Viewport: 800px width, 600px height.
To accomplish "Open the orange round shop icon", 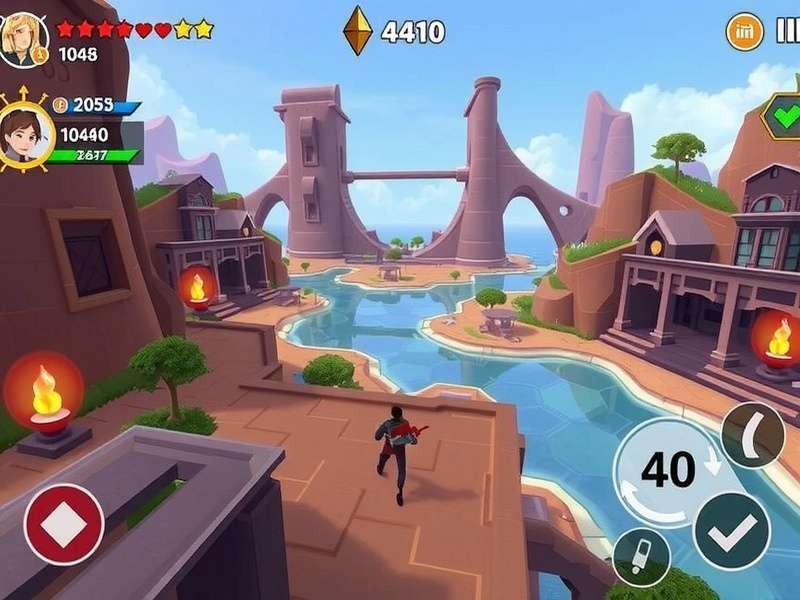I will [743, 32].
